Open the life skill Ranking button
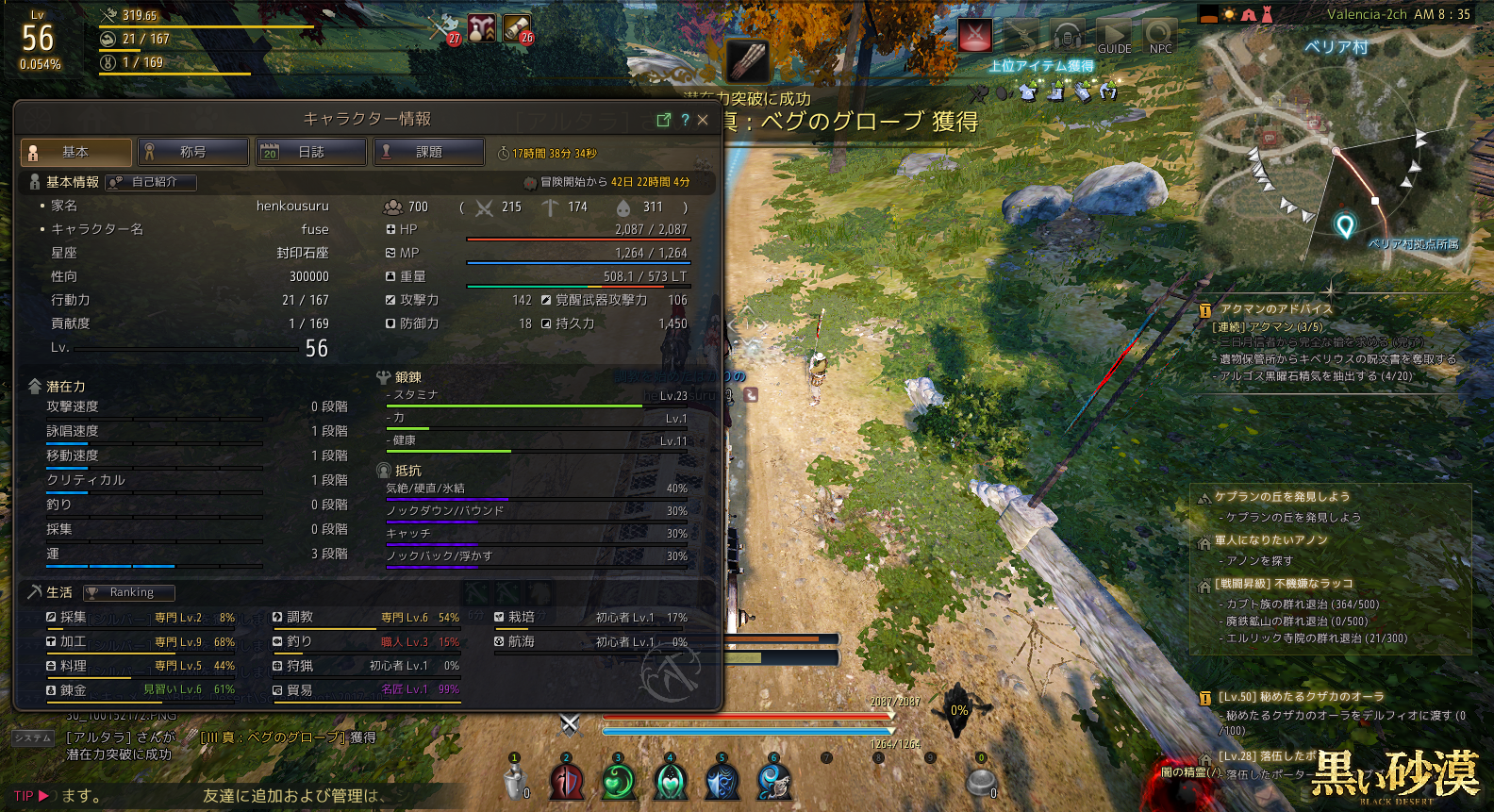Image resolution: width=1494 pixels, height=812 pixels. (129, 592)
